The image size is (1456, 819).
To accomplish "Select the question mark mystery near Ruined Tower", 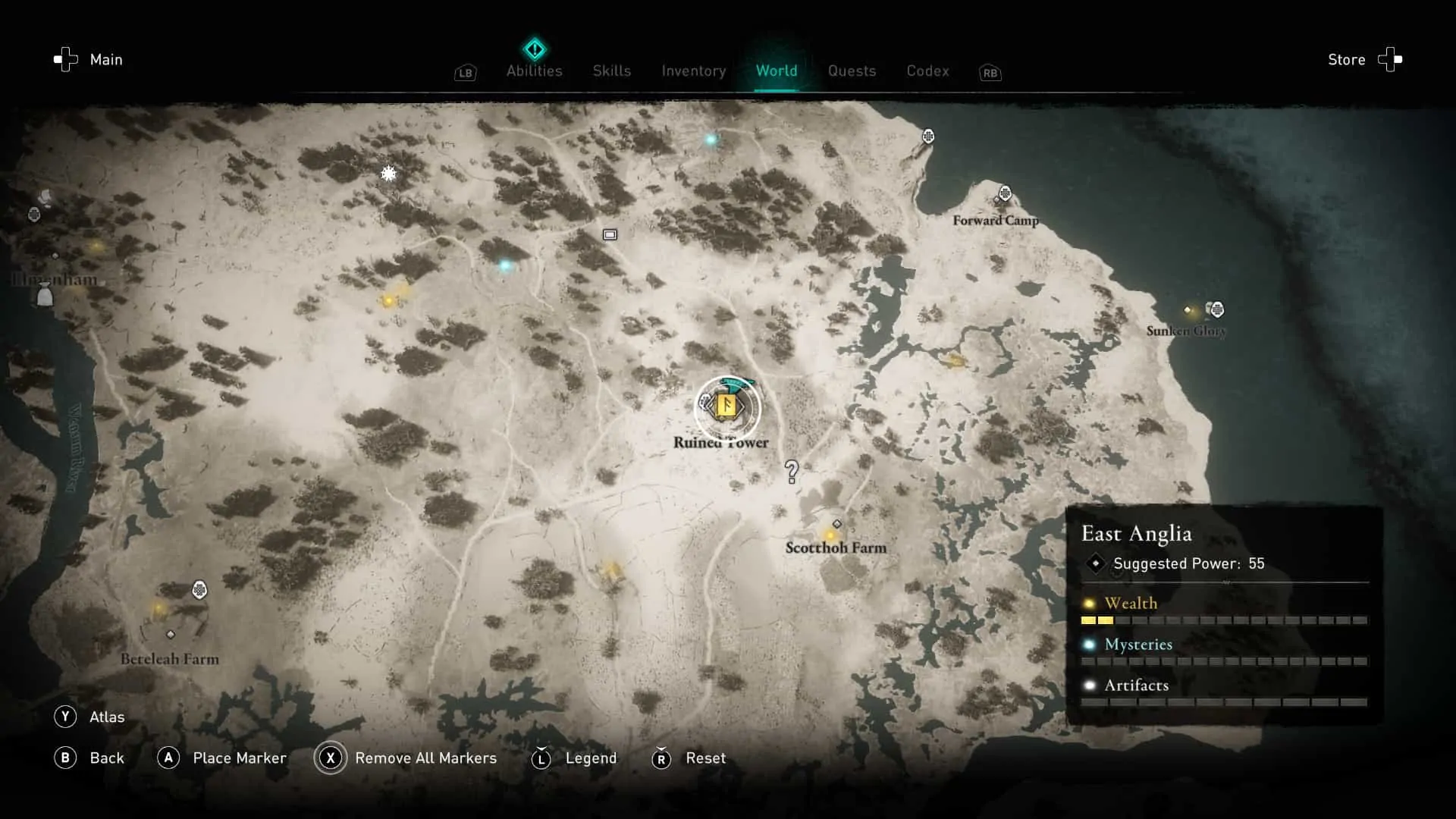I will pos(792,472).
